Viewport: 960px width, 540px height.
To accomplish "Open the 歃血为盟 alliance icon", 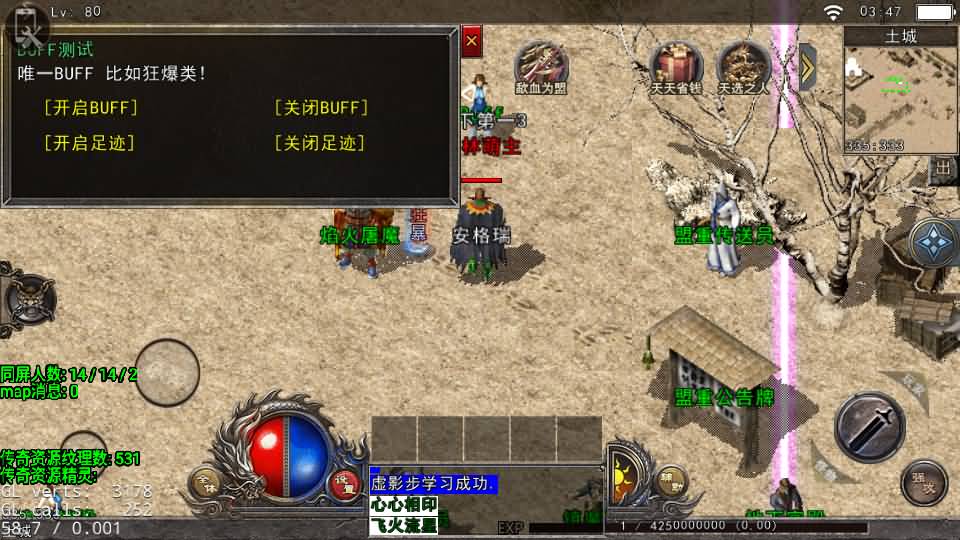I will (x=541, y=65).
